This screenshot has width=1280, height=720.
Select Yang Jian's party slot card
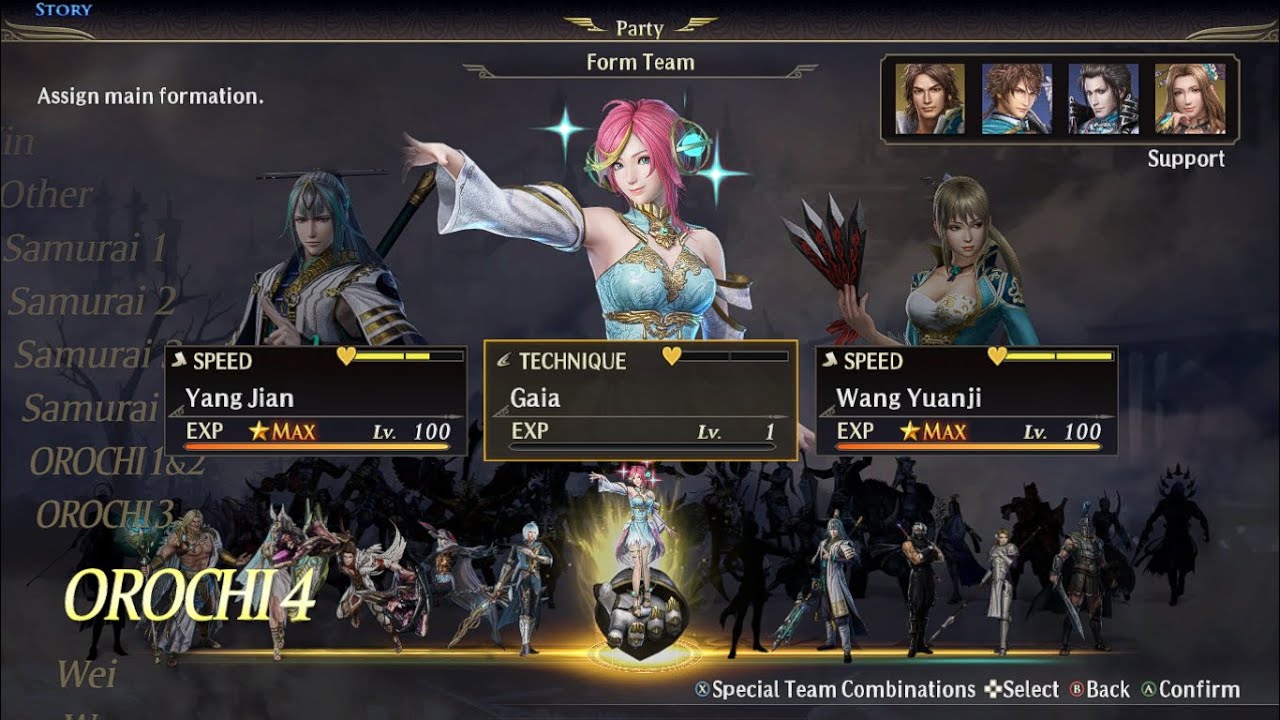pyautogui.click(x=316, y=400)
